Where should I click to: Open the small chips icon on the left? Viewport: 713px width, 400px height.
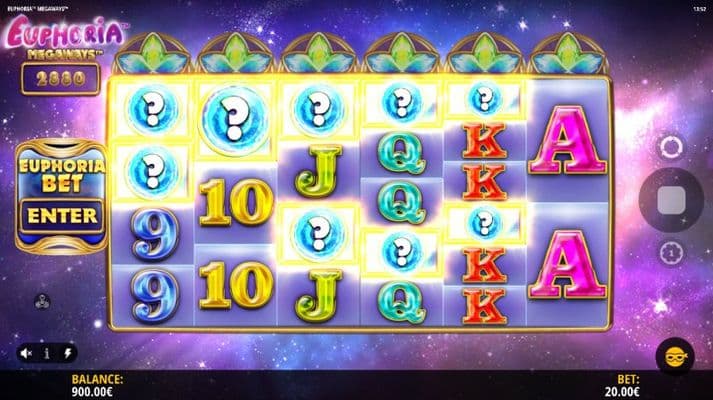pyautogui.click(x=40, y=298)
